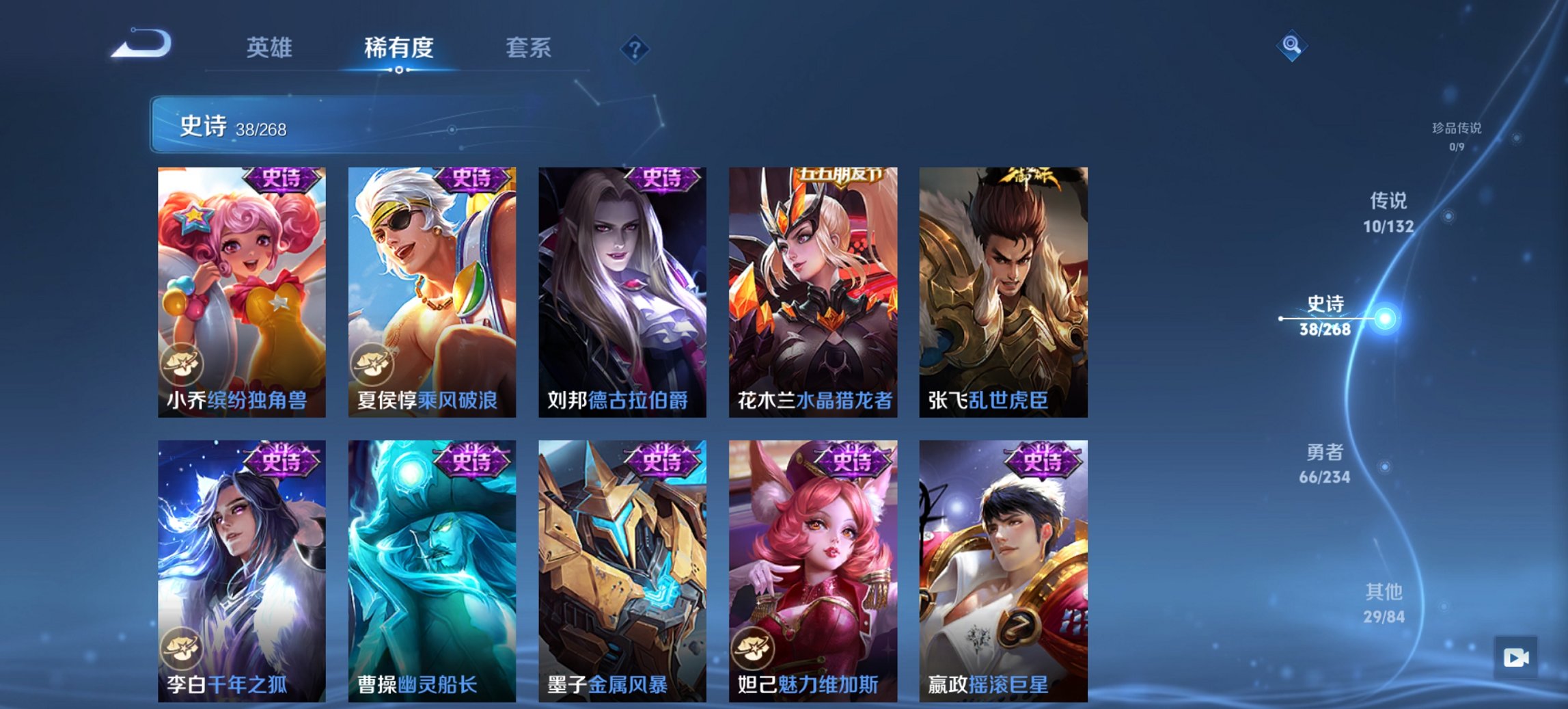Image resolution: width=1568 pixels, height=709 pixels.
Task: Open the question mark help icon
Action: click(635, 48)
